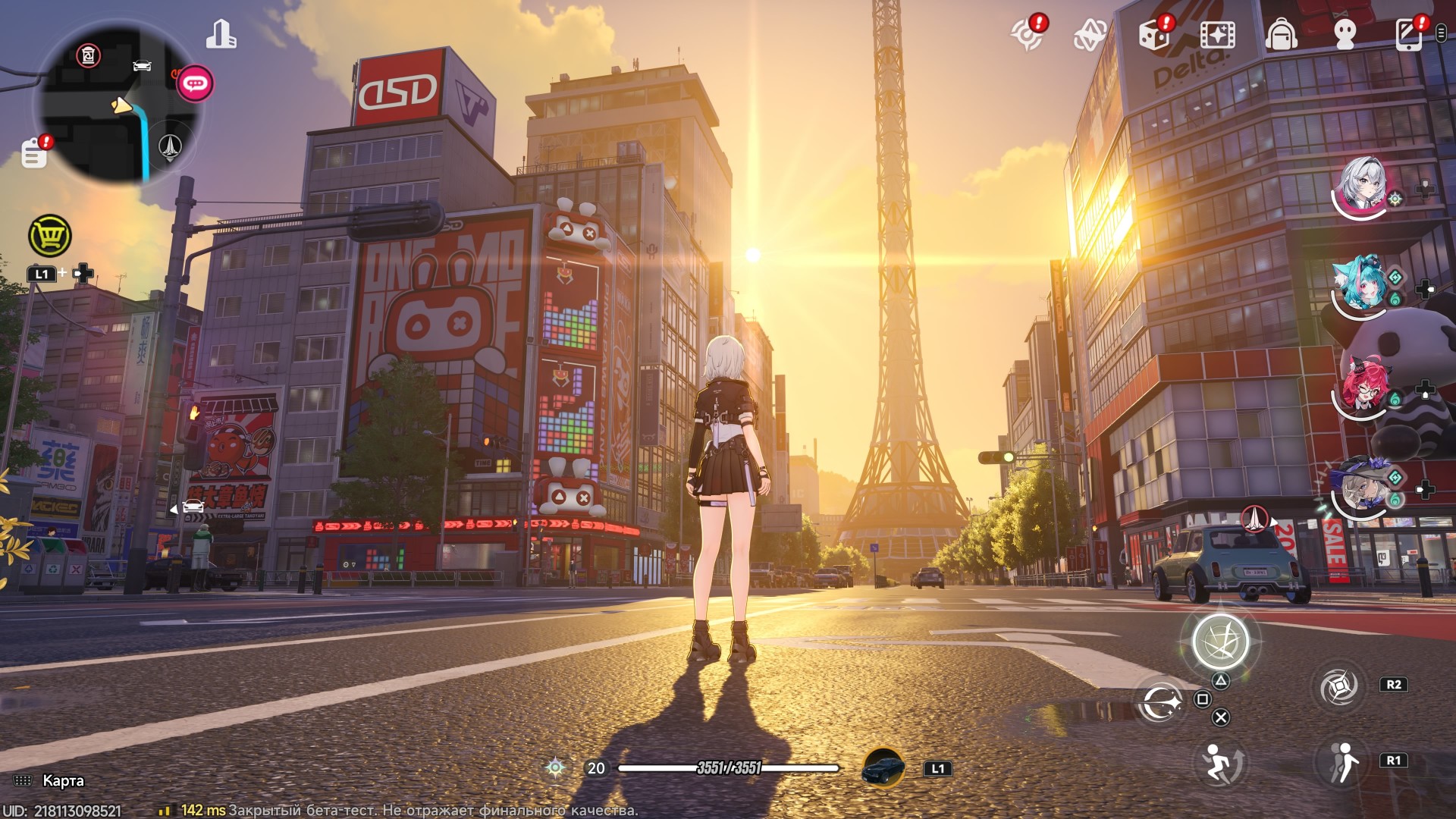This screenshot has width=1456, height=819.
Task: Open the yellow shopping cart shop
Action: click(50, 237)
